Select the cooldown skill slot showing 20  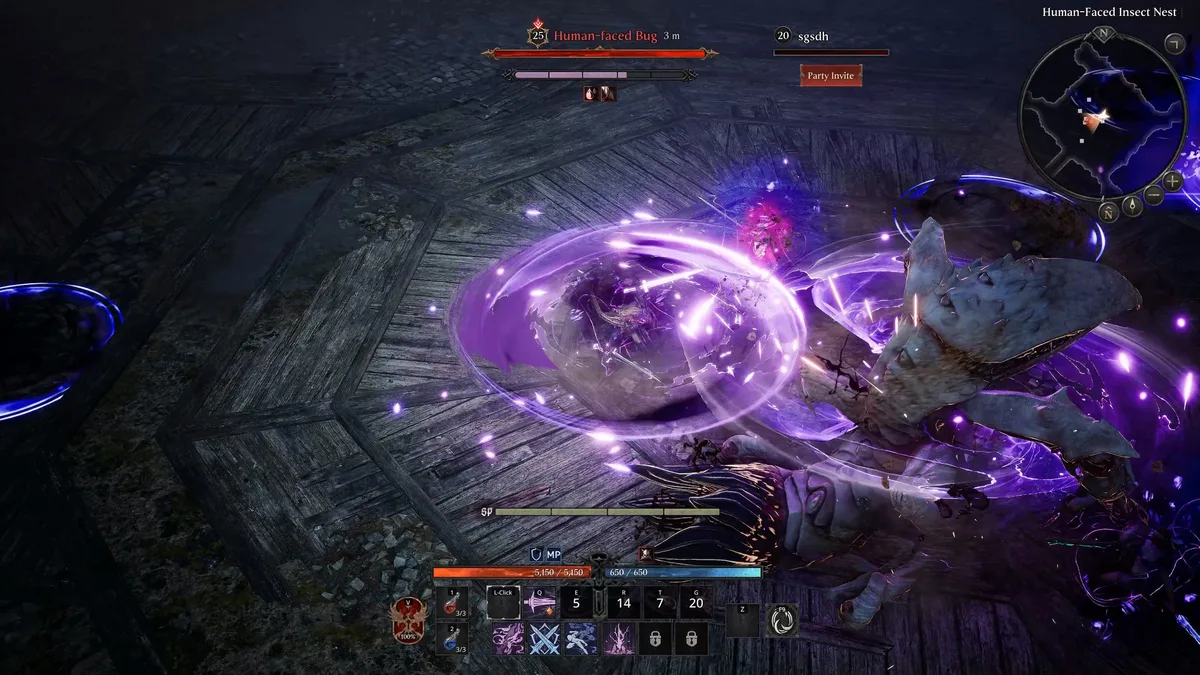click(695, 603)
